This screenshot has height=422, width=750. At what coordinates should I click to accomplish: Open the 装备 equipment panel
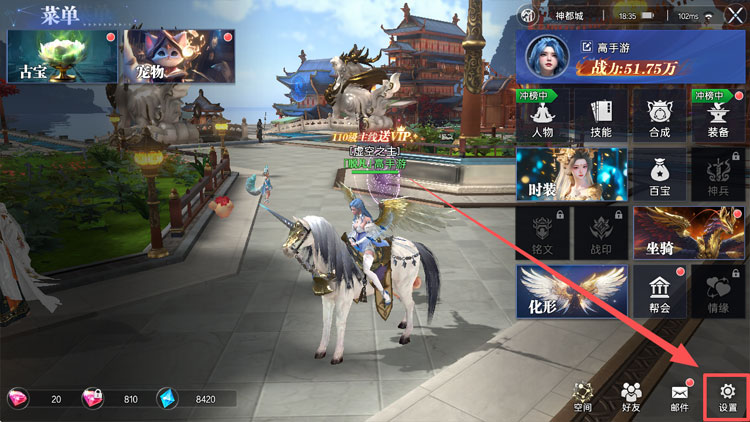(x=717, y=116)
